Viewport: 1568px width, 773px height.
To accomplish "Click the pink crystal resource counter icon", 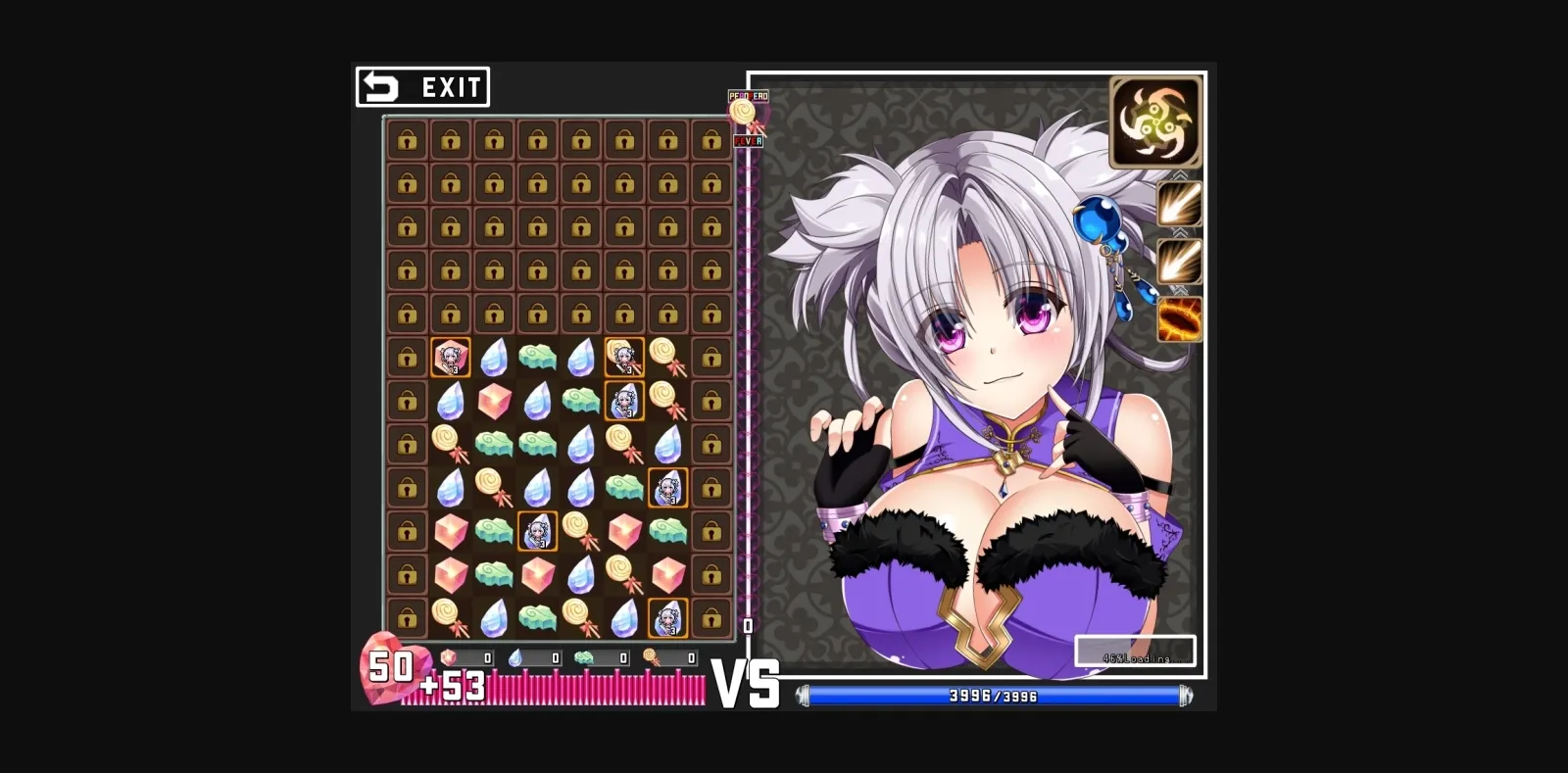I will (449, 658).
